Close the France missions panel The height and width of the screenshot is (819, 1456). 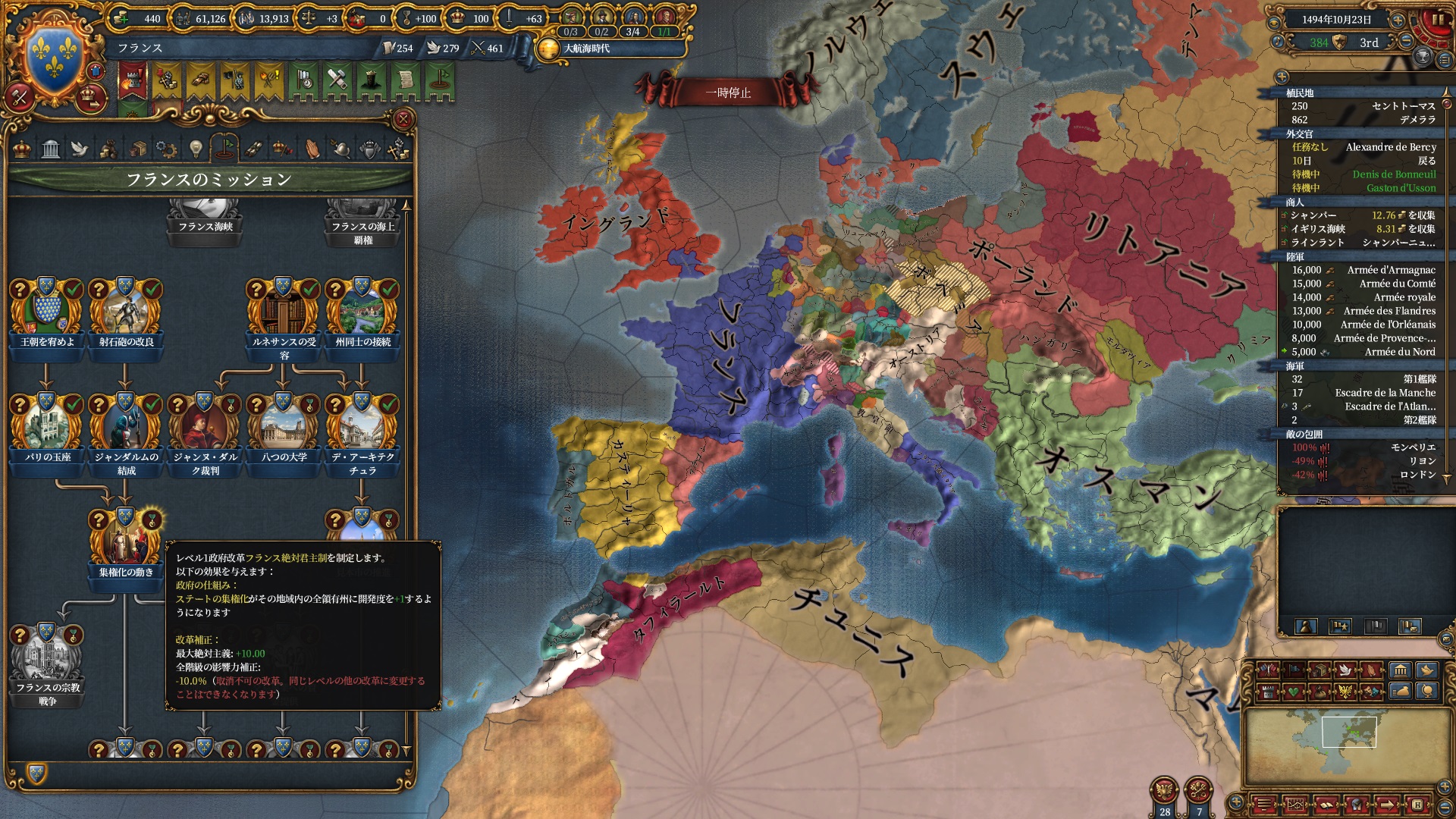click(x=403, y=119)
